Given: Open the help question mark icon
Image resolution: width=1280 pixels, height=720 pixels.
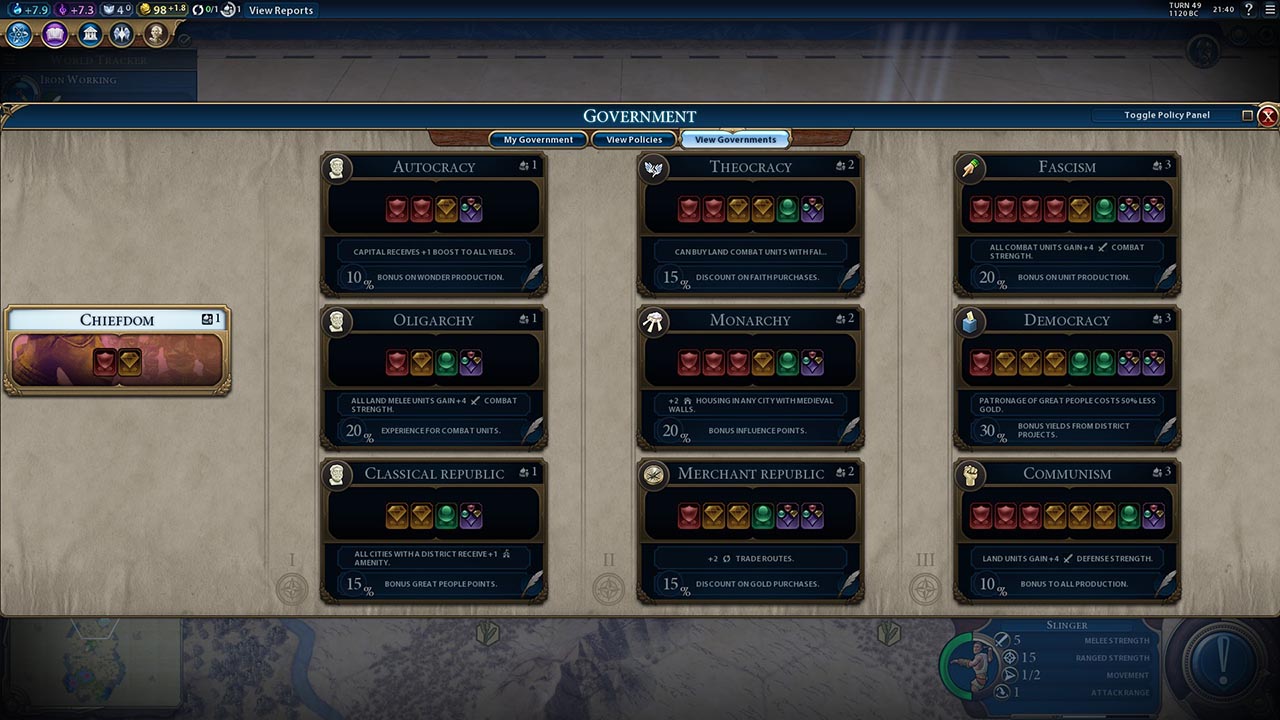Looking at the screenshot, I should 1249,10.
